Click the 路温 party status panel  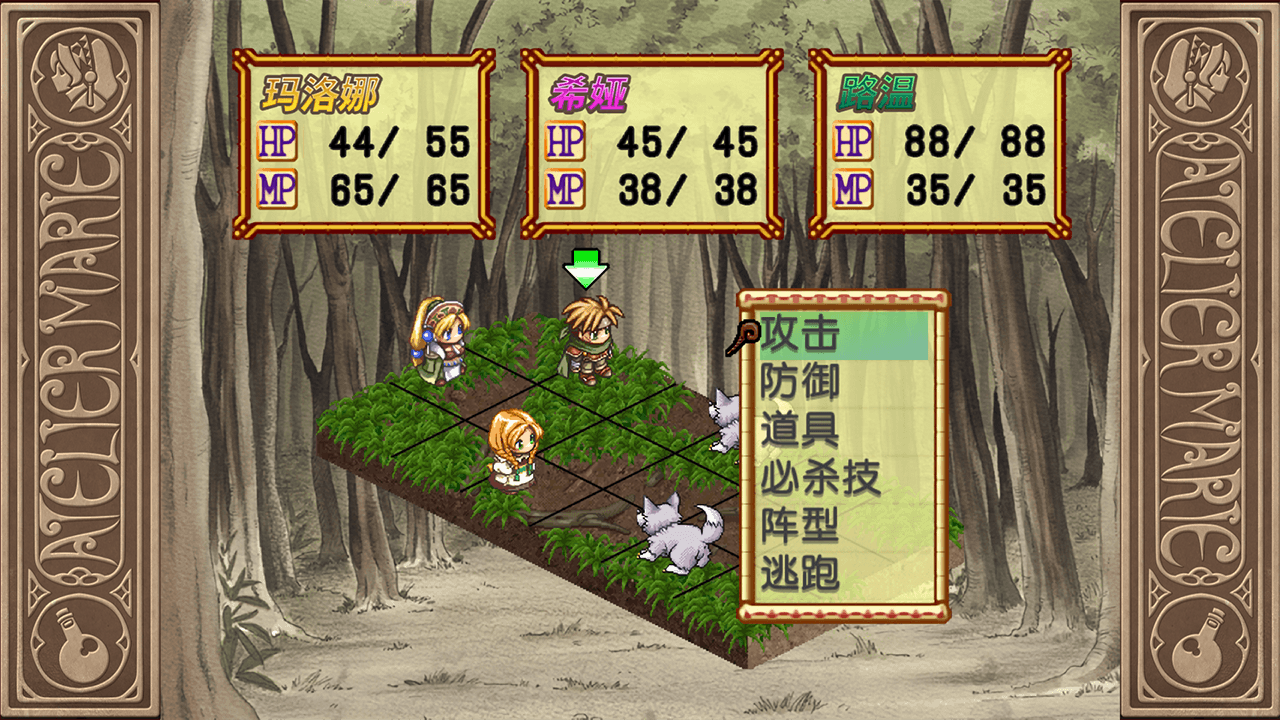(939, 144)
